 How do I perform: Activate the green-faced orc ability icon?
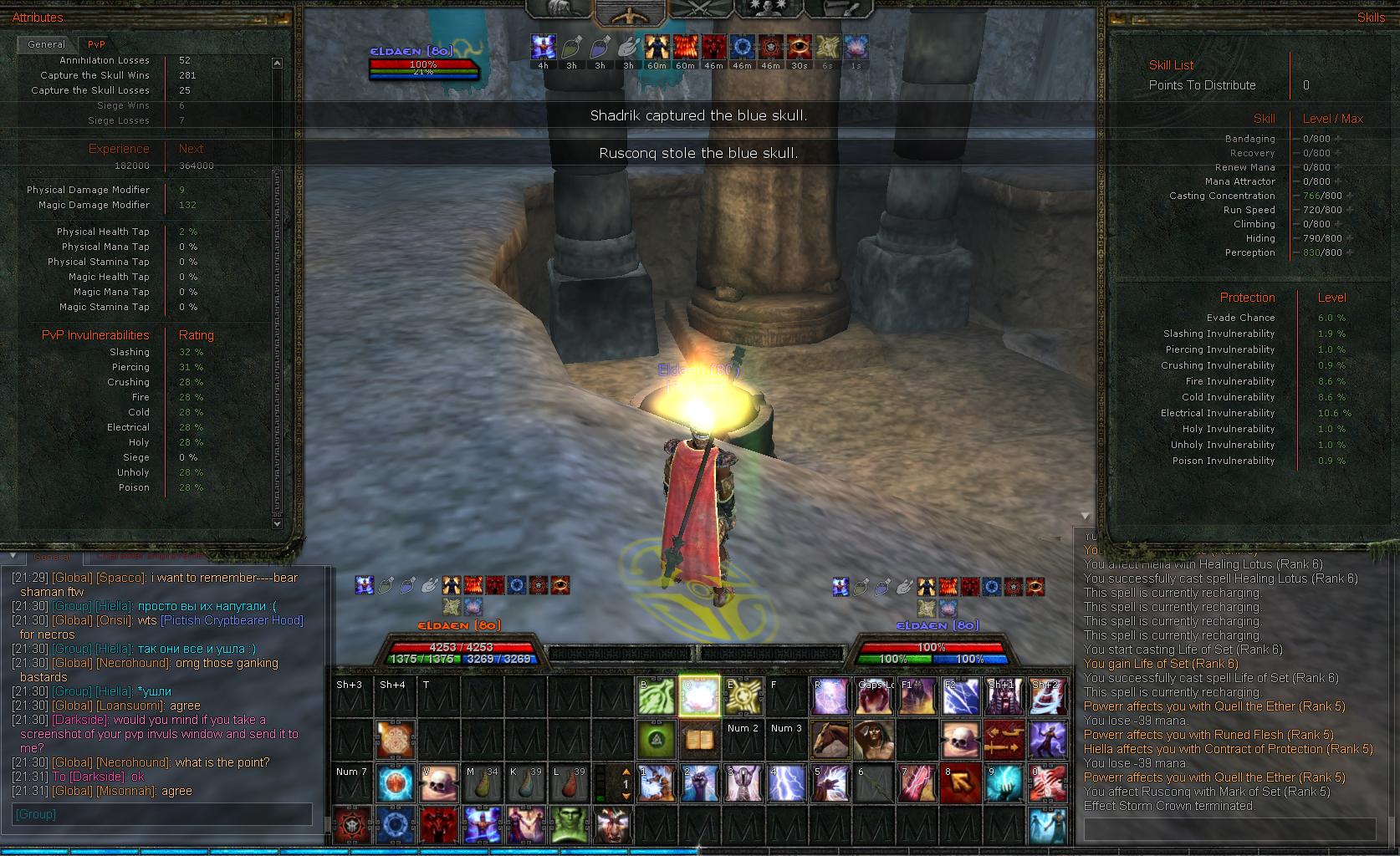click(569, 827)
